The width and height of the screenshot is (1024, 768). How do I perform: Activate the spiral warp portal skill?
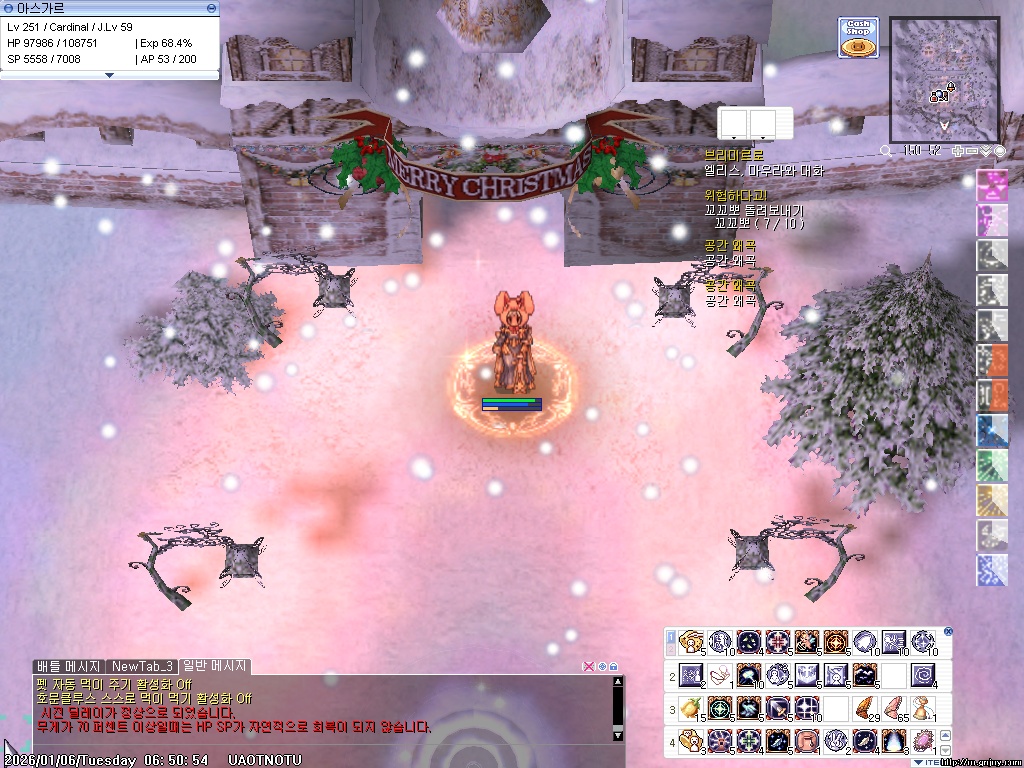click(x=923, y=675)
